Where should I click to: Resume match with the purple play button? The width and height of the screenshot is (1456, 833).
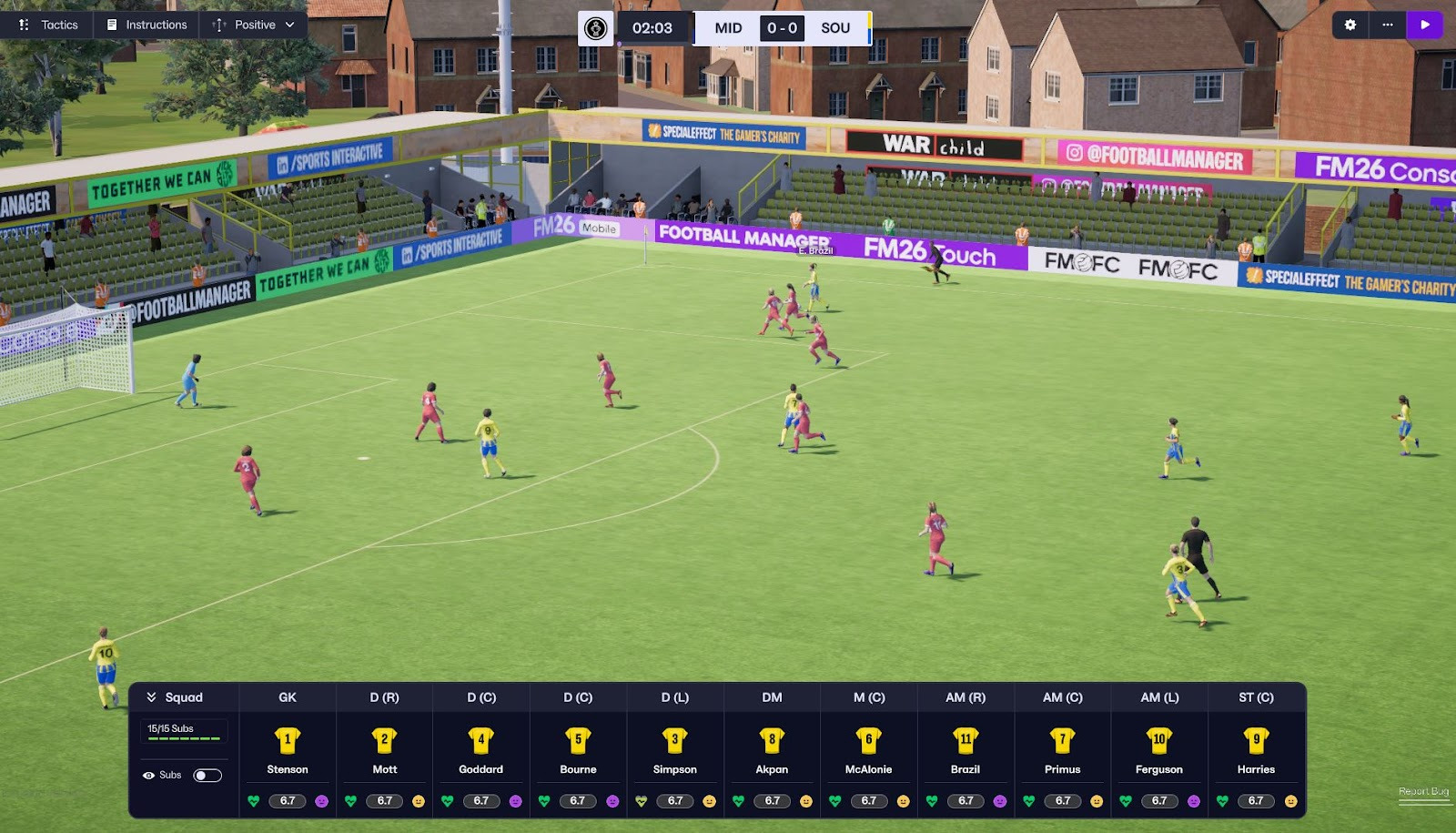(x=1425, y=25)
